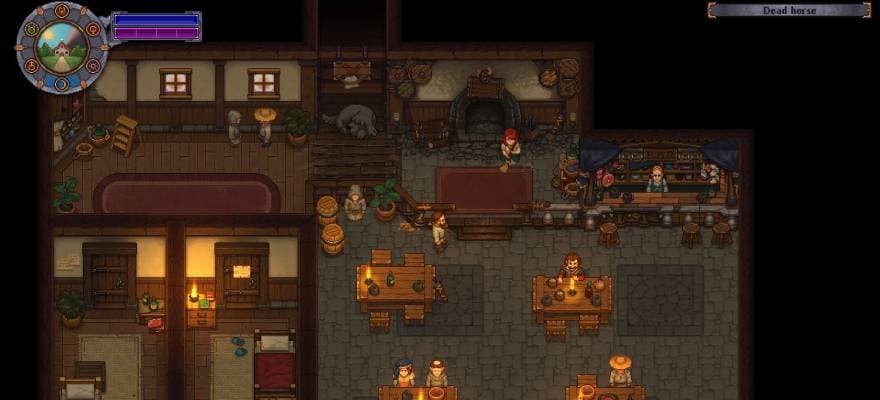Click the crescent moon symbol on the day wheel
This screenshot has width=880, height=400.
tap(61, 83)
